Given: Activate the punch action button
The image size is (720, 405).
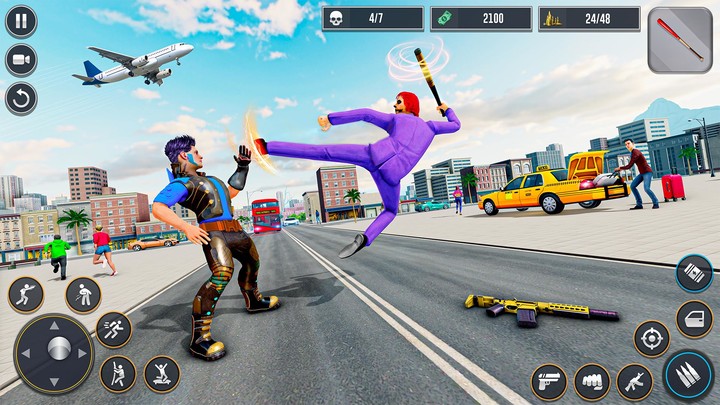Looking at the screenshot, I should 26,295.
